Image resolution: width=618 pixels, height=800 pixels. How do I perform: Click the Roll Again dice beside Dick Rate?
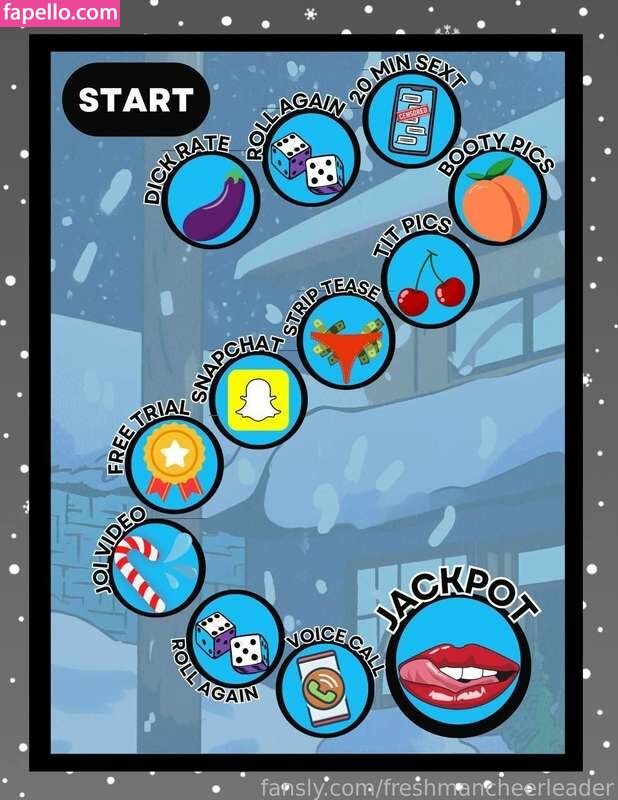pyautogui.click(x=304, y=162)
